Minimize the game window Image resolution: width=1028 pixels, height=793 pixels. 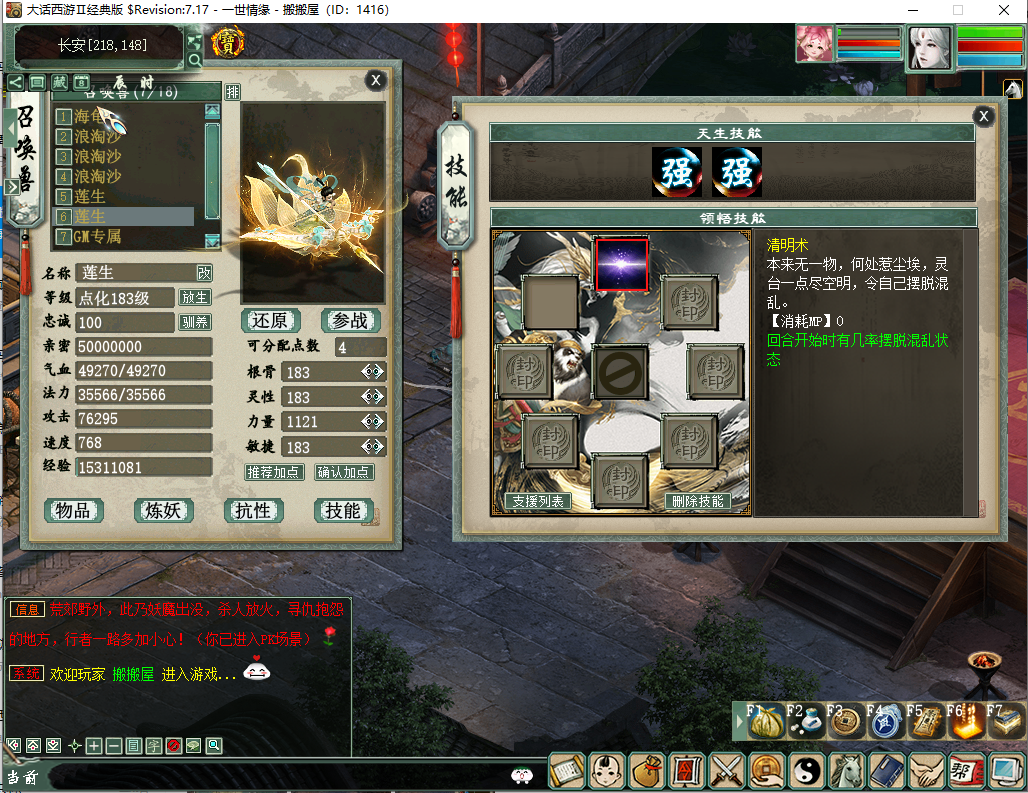911,10
